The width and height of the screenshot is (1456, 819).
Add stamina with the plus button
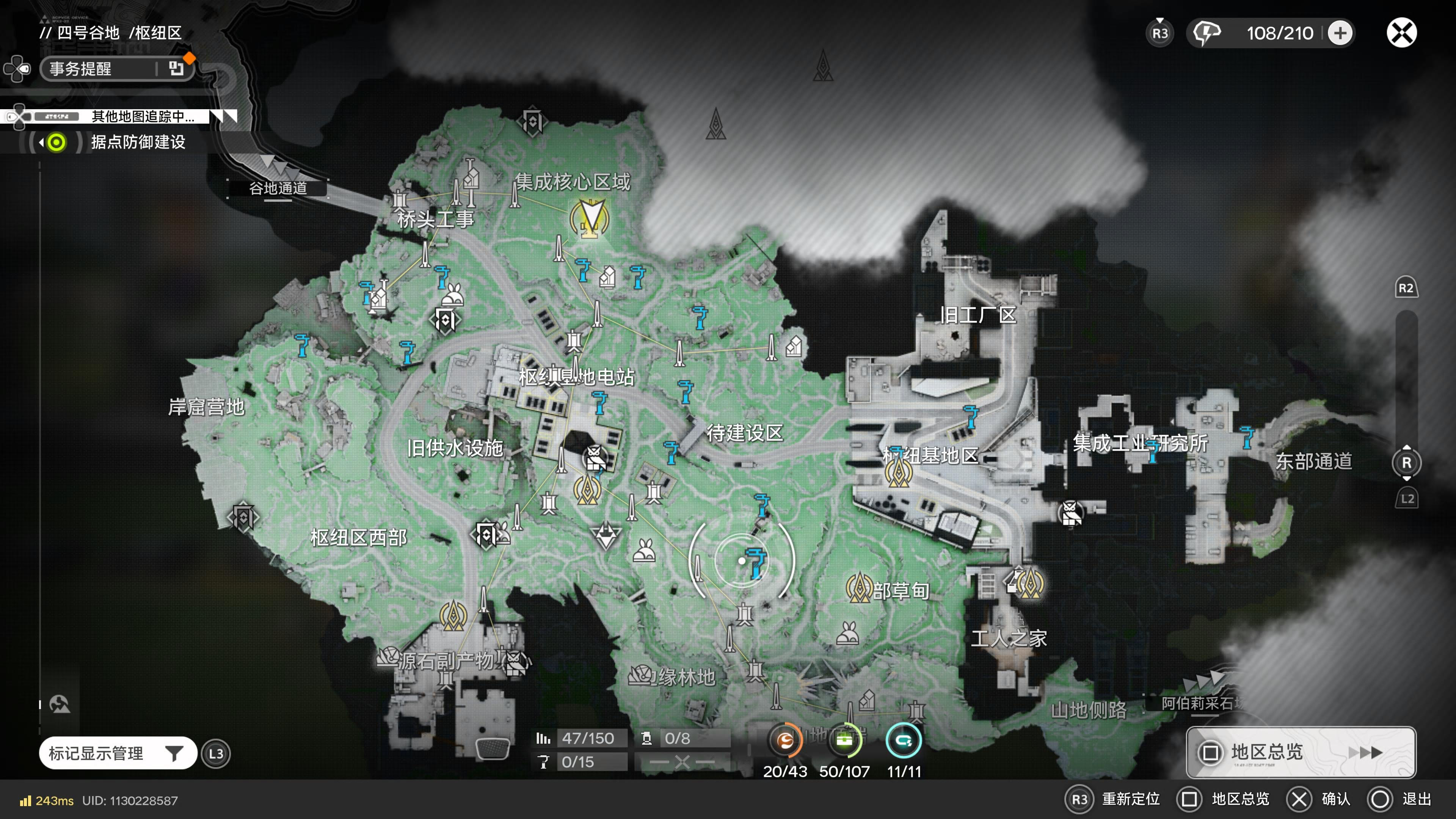(1340, 33)
